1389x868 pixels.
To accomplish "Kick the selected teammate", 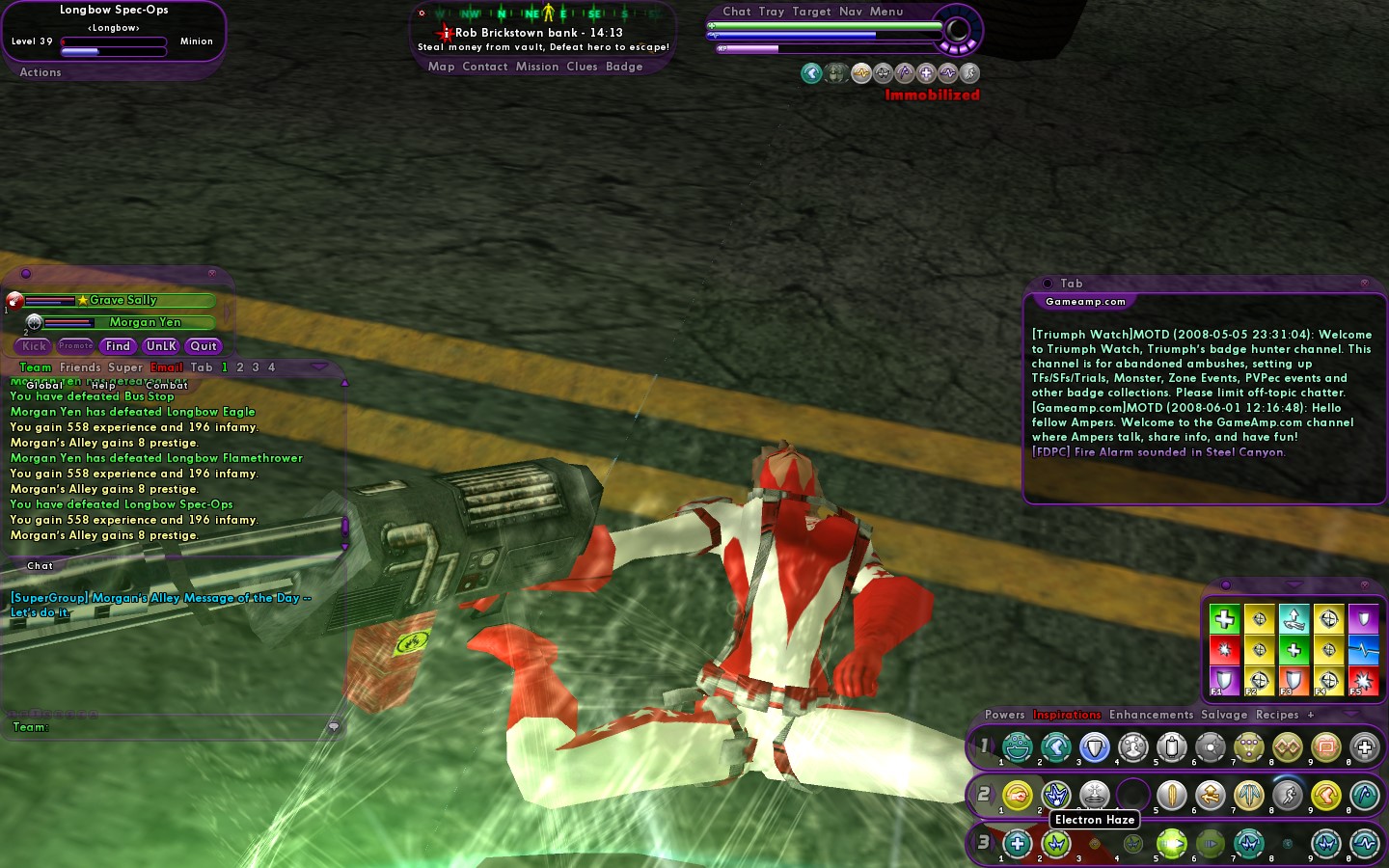I will click(x=34, y=346).
